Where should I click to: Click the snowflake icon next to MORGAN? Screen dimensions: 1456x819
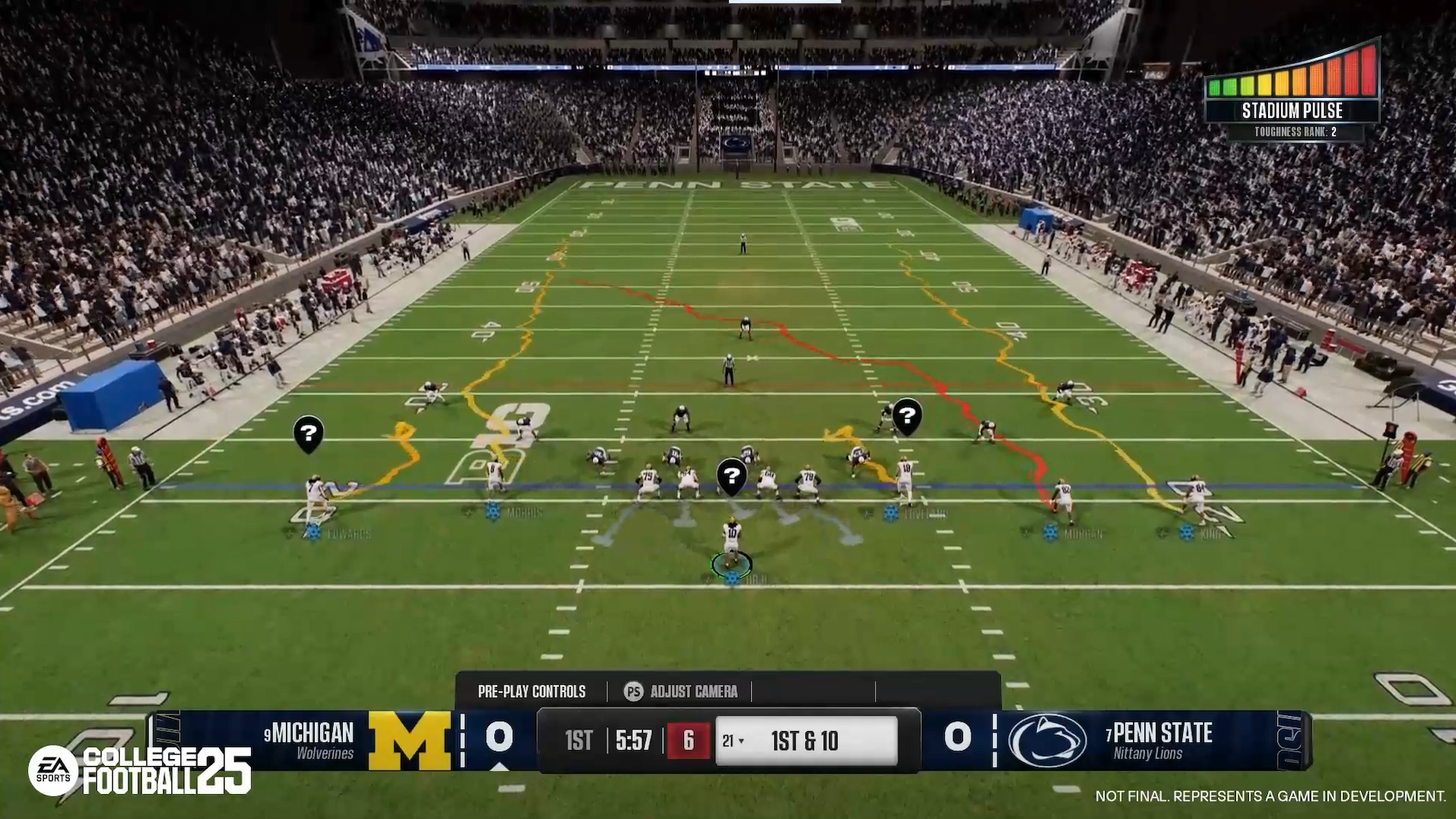1050,532
